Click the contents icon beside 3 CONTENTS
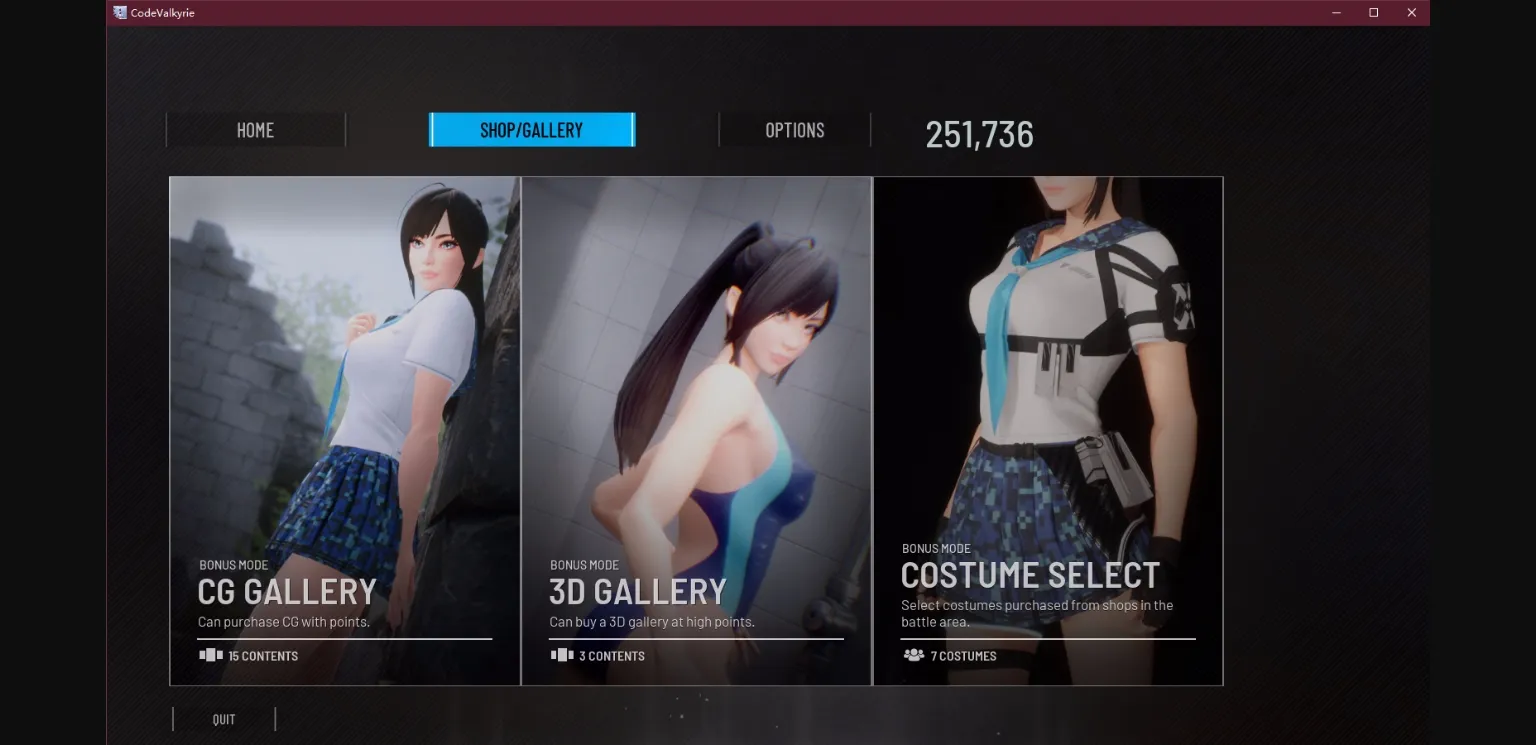 tap(561, 655)
